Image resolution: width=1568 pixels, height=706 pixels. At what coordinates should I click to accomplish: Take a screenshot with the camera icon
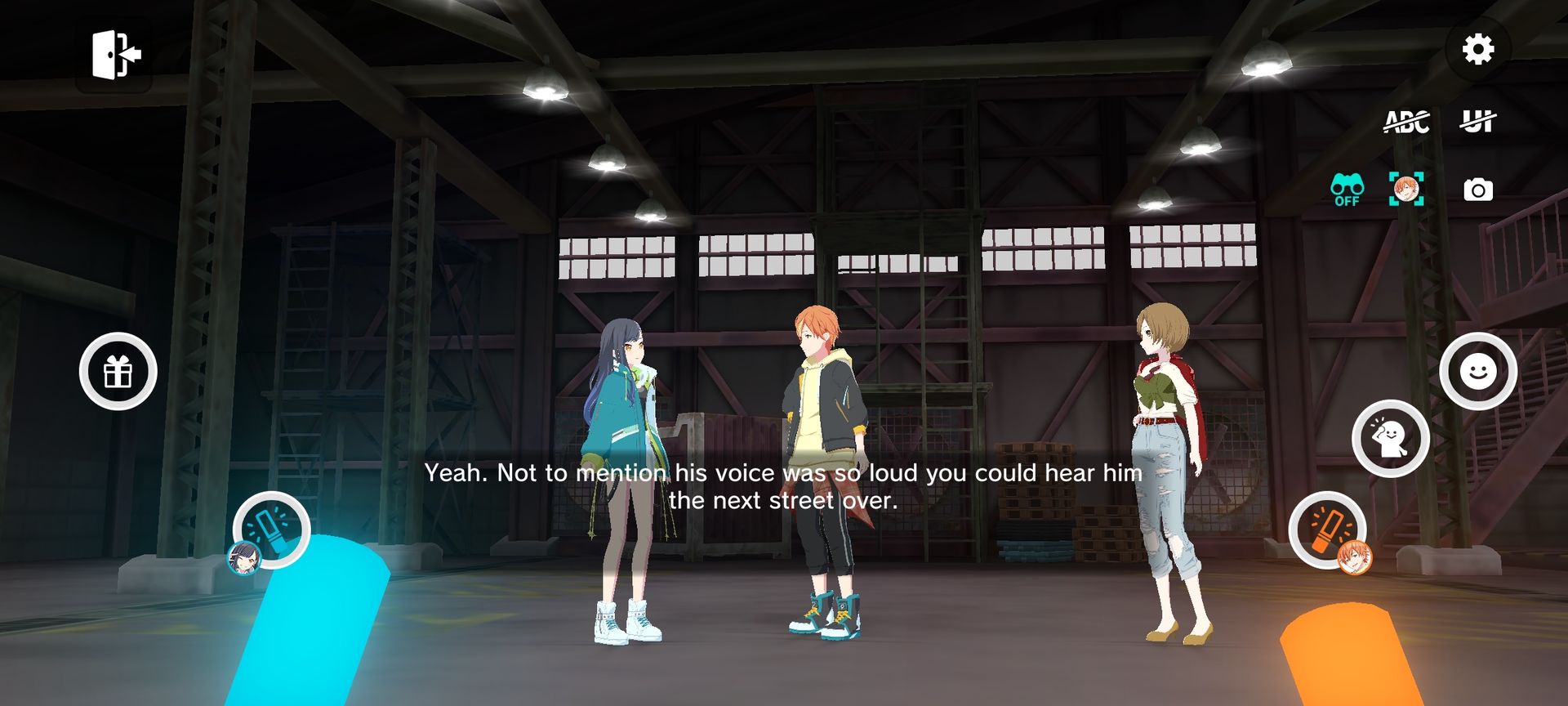(1477, 190)
